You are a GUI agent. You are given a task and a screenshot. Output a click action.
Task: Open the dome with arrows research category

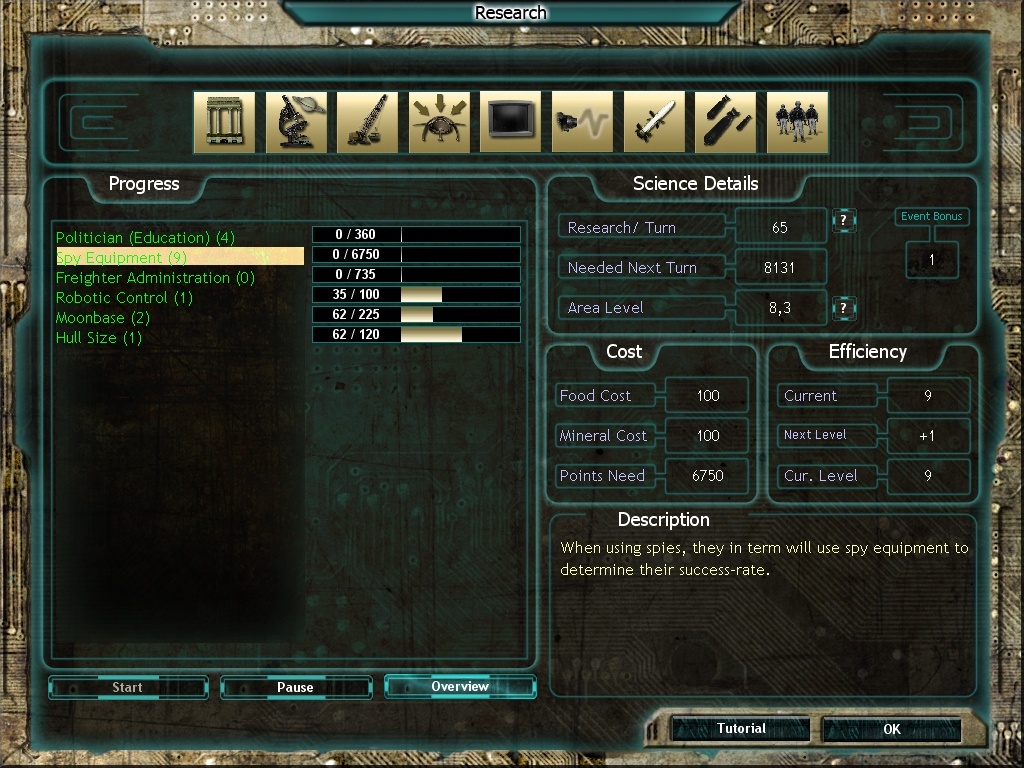439,122
